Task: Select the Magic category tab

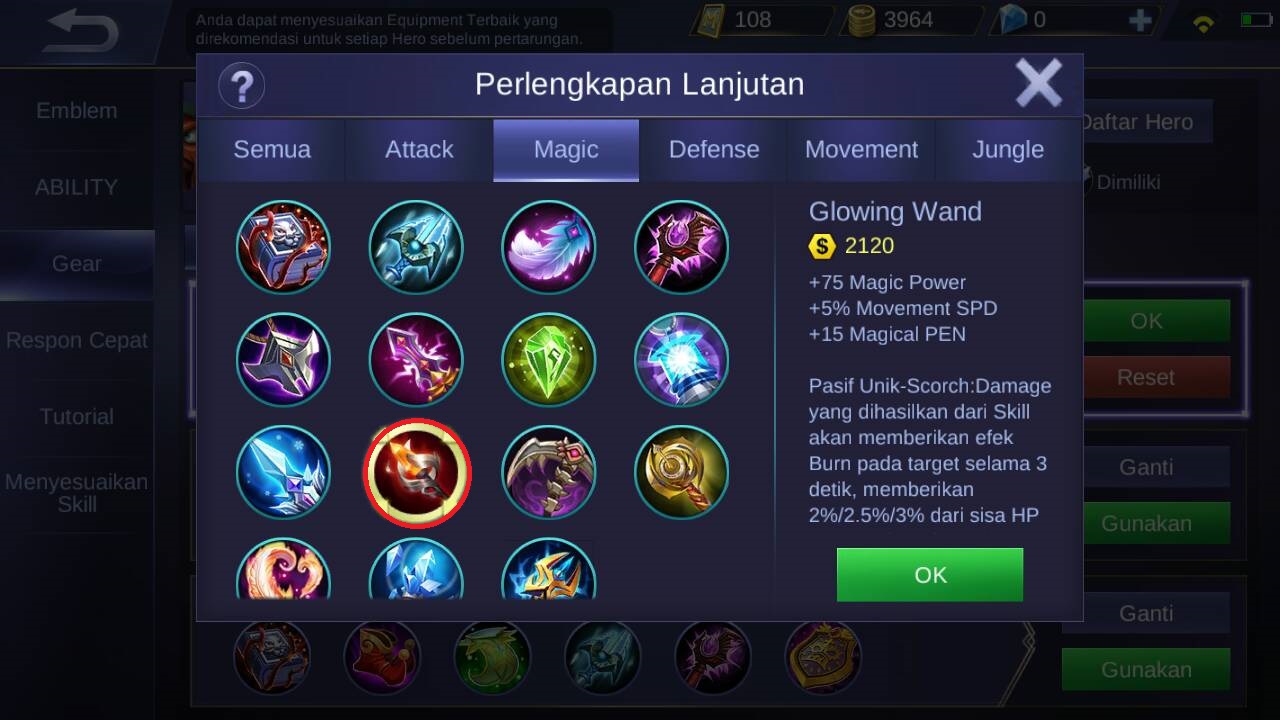Action: point(566,150)
